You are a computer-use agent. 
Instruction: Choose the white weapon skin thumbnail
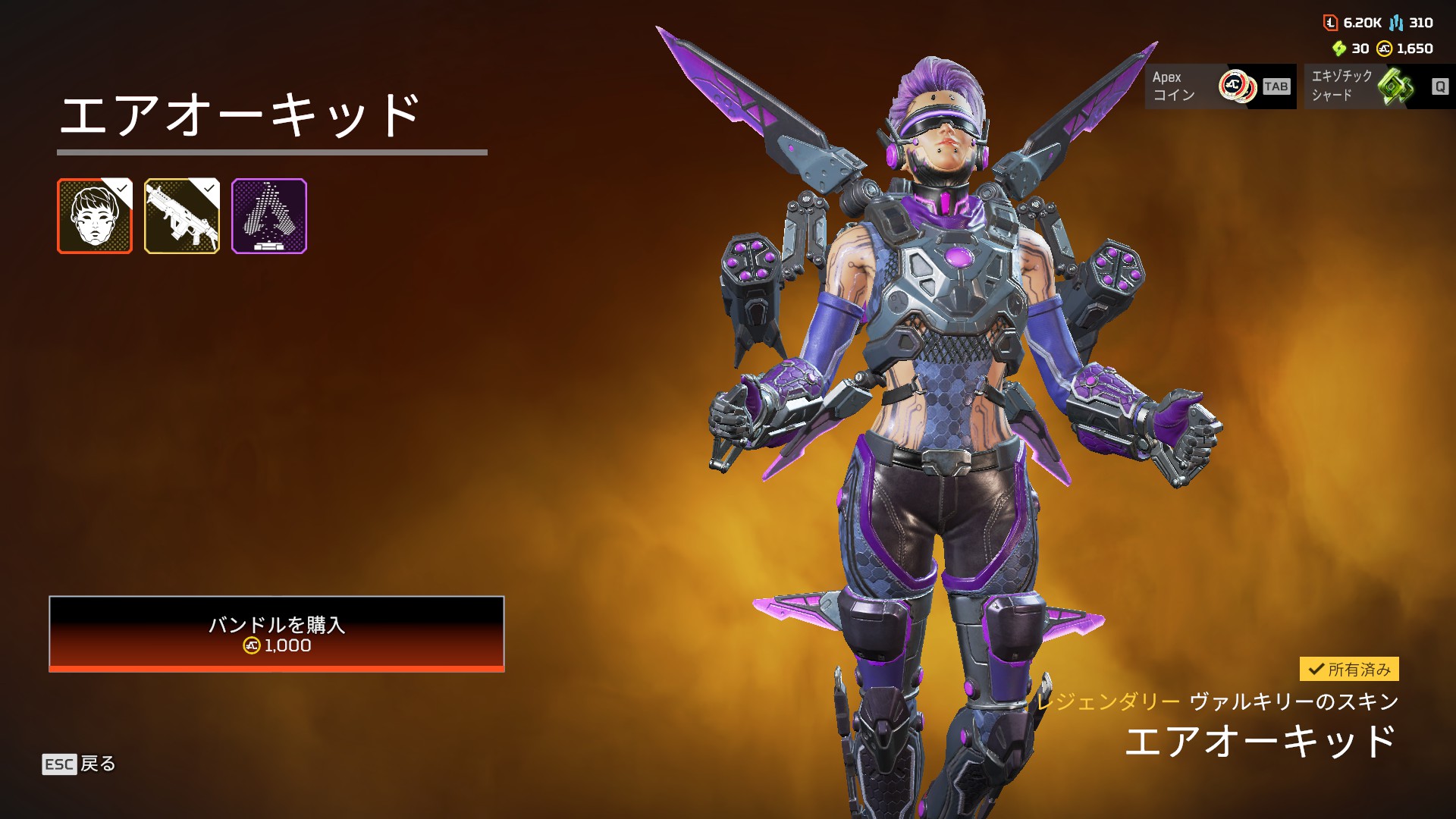click(x=182, y=216)
